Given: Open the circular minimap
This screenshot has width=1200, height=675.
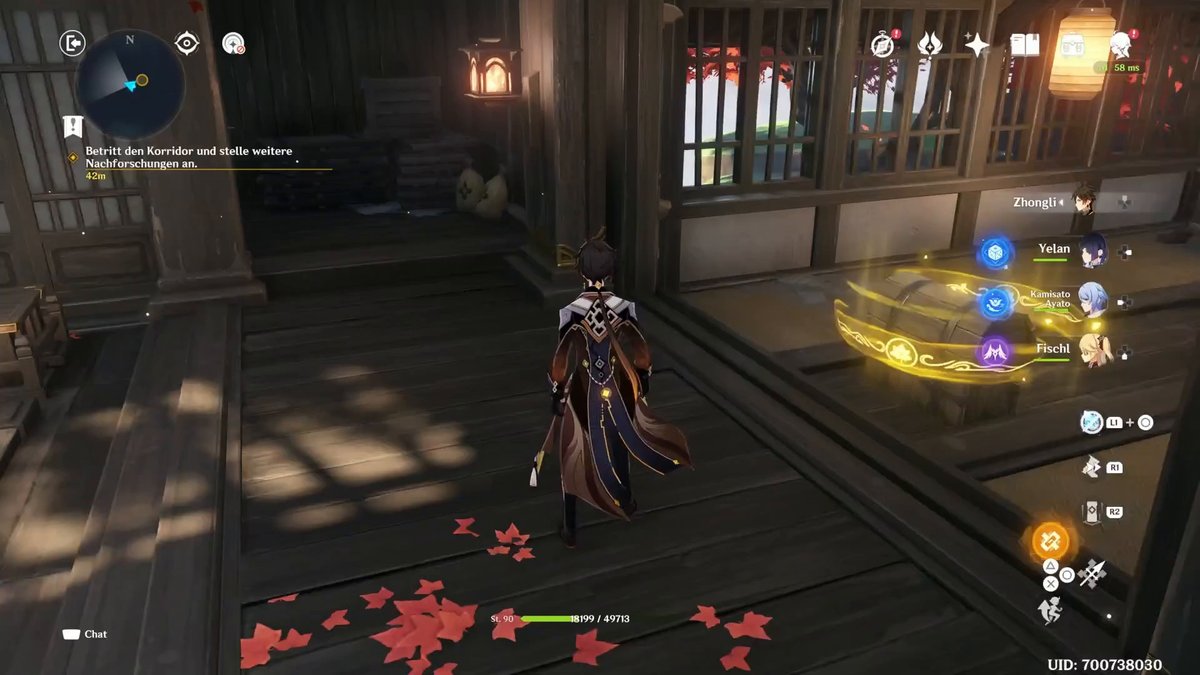Looking at the screenshot, I should click(x=131, y=83).
